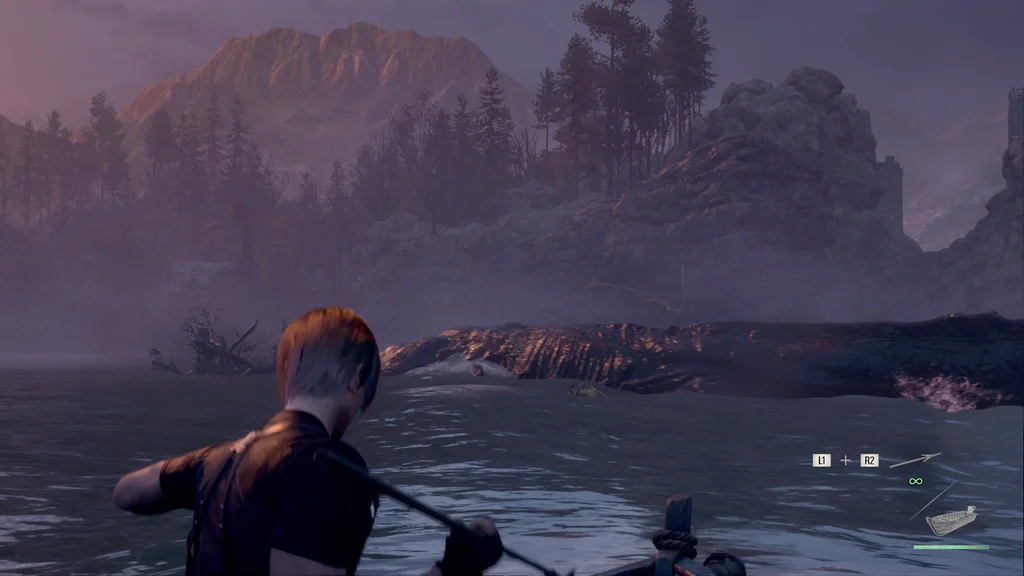Click the boat status icon
The image size is (1024, 576).
[950, 521]
